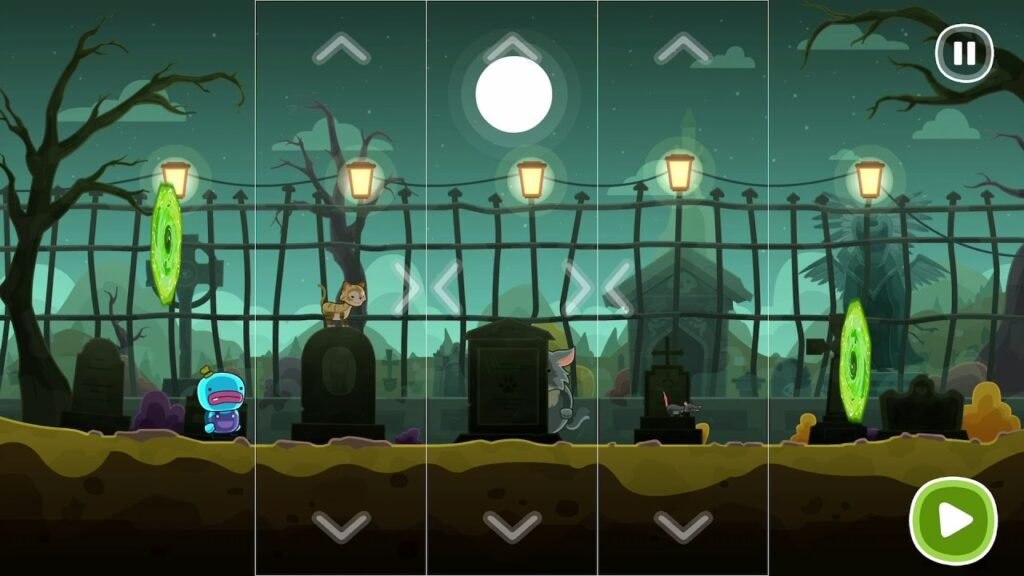Screen dimensions: 1024x576
Task: Click the down arrow on the cross-grave panel
Action: (x=683, y=525)
